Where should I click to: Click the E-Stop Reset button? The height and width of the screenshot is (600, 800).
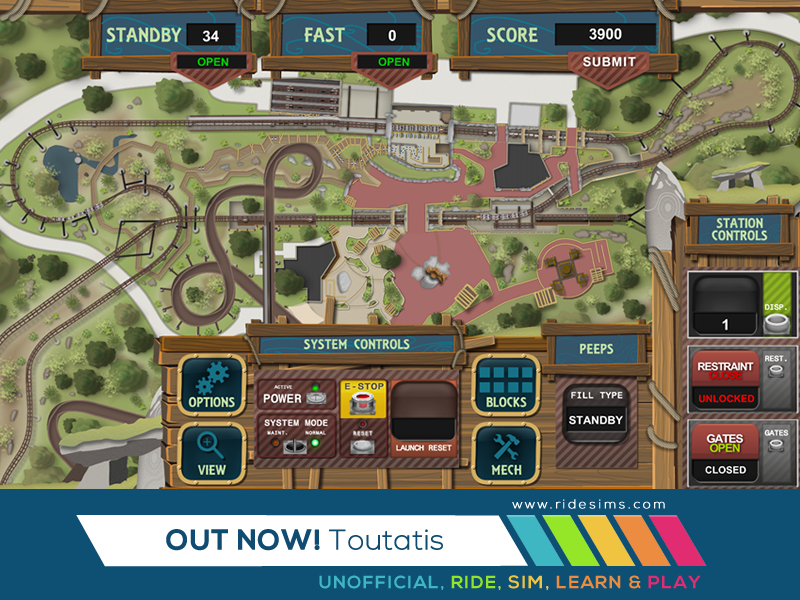[363, 443]
